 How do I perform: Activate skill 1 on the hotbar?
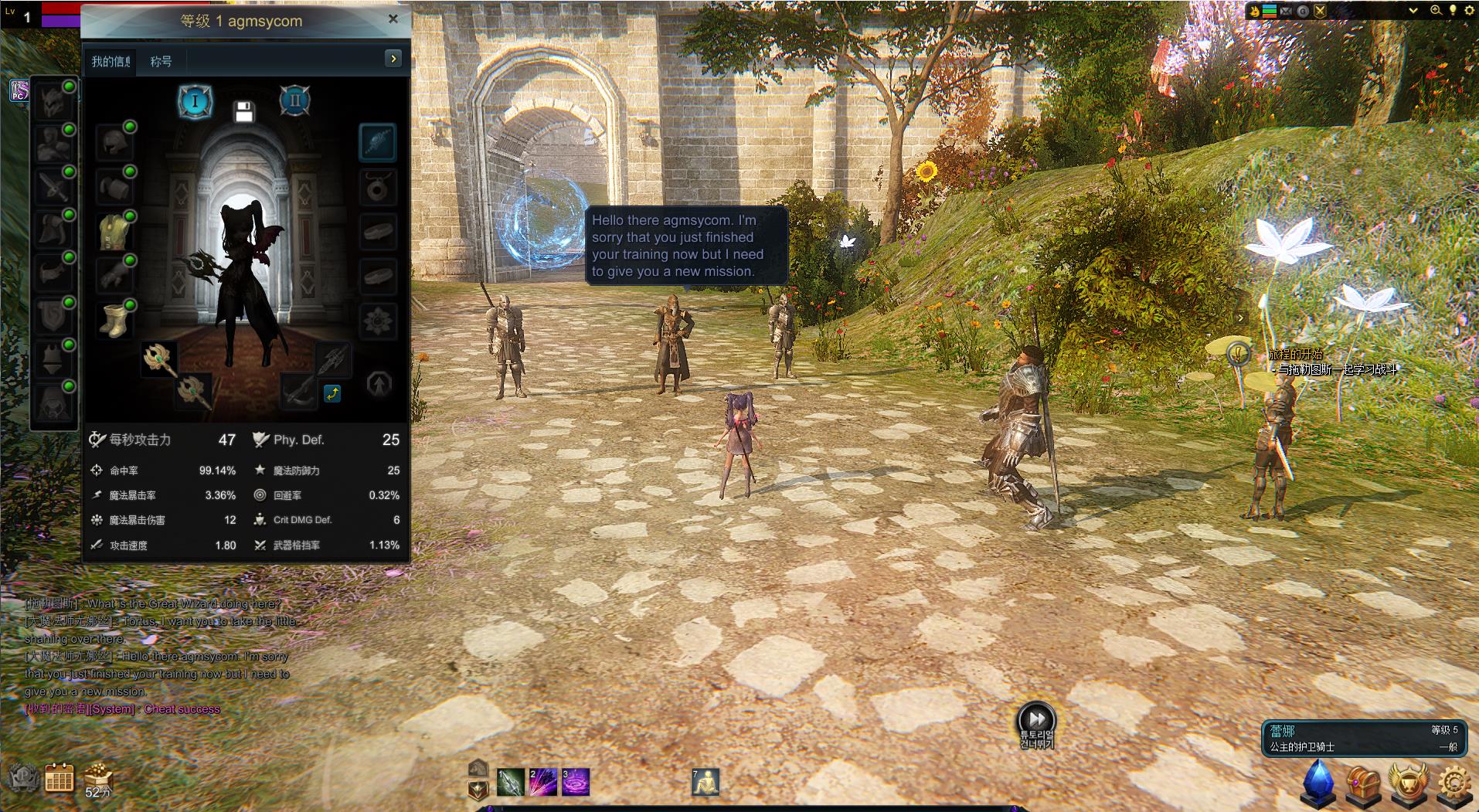[x=510, y=782]
